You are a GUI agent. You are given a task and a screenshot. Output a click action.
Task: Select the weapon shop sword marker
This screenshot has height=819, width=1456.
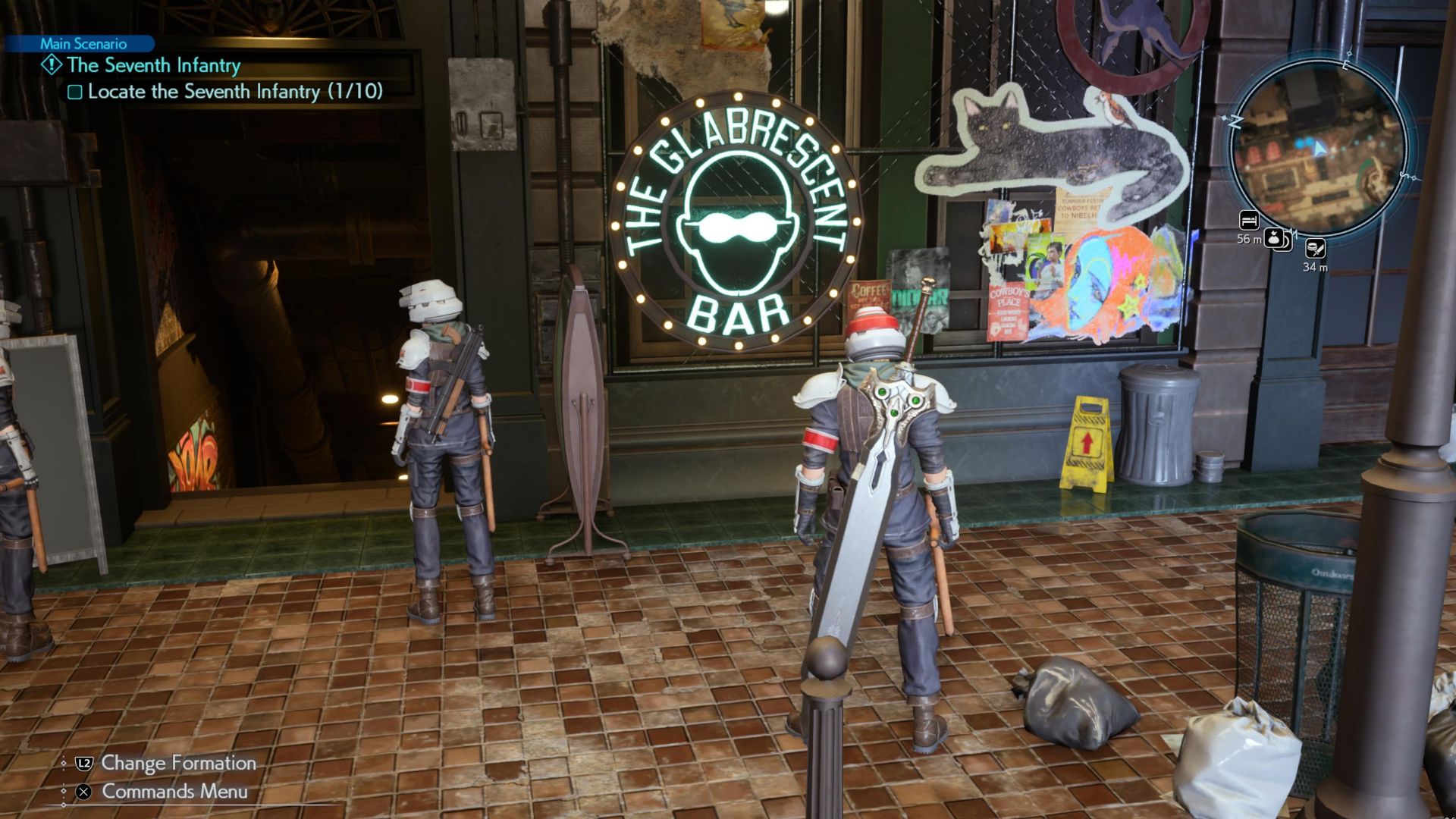[1315, 248]
